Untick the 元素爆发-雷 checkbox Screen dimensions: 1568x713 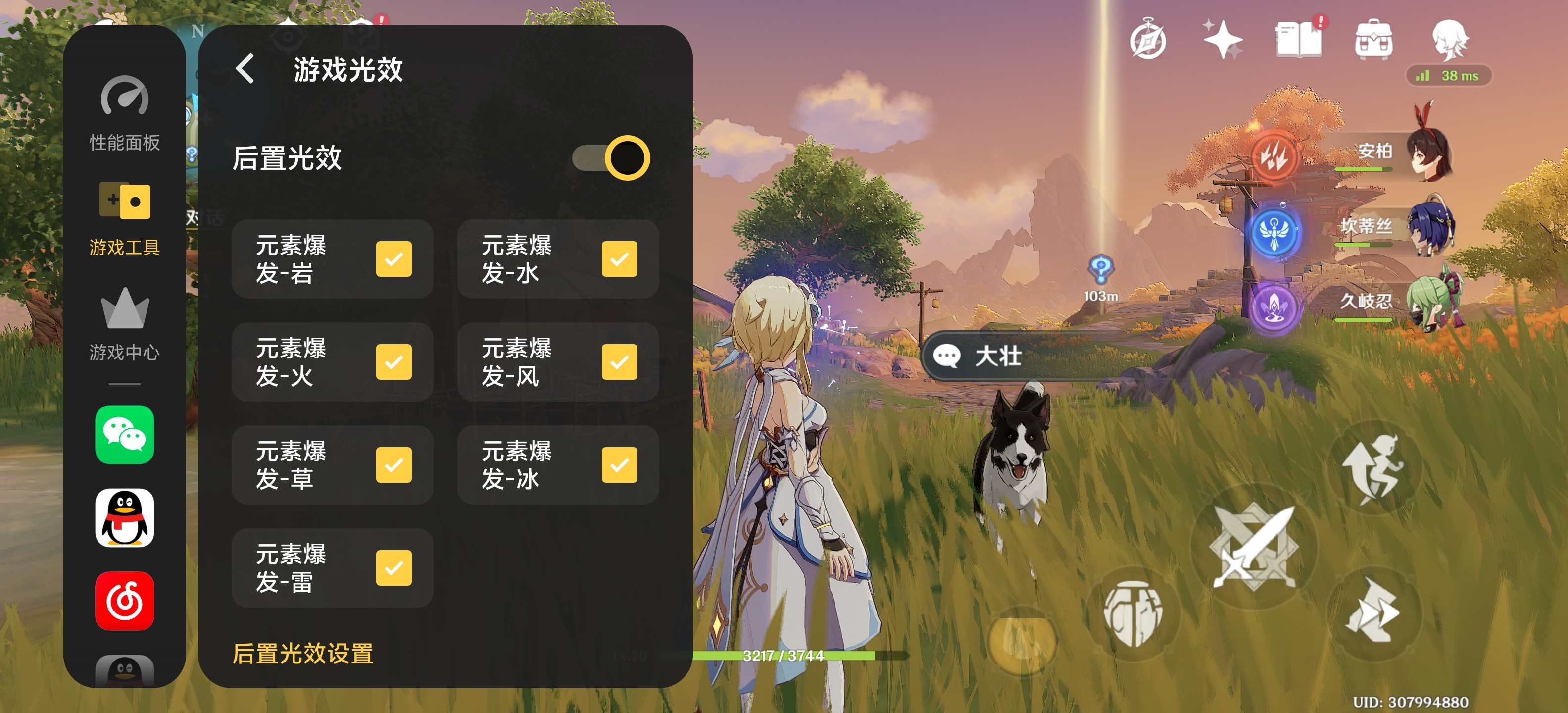[393, 567]
